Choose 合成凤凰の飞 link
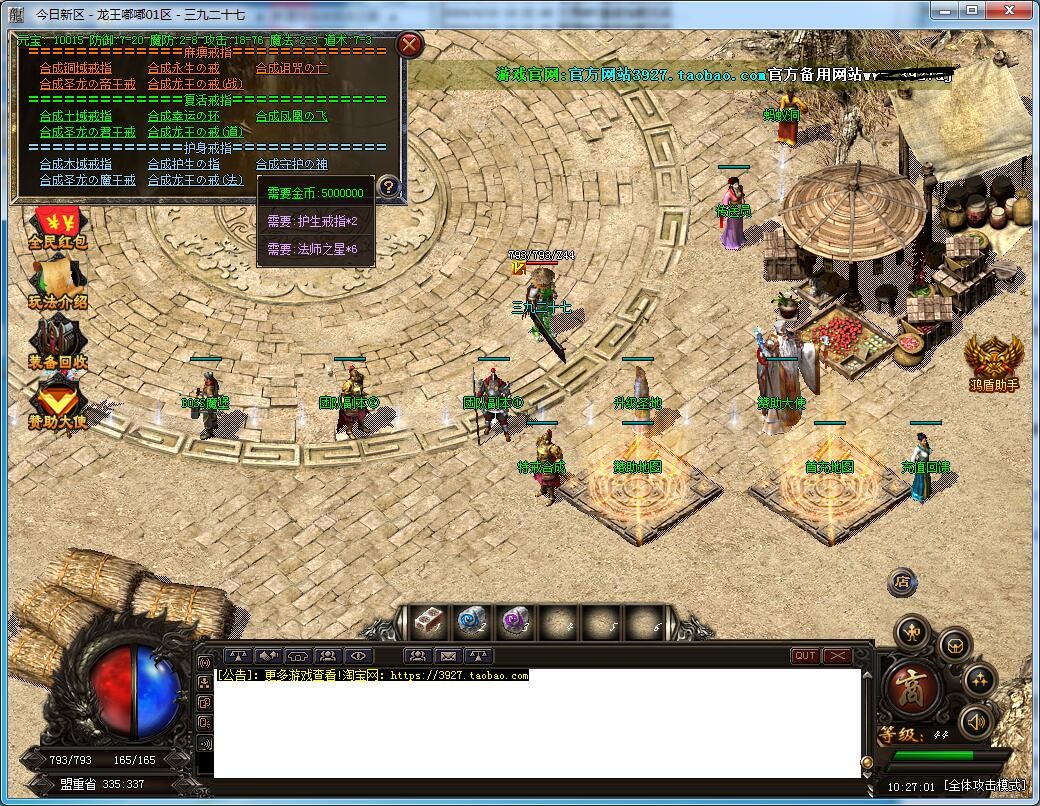Viewport: 1040px width, 806px height. coord(291,116)
